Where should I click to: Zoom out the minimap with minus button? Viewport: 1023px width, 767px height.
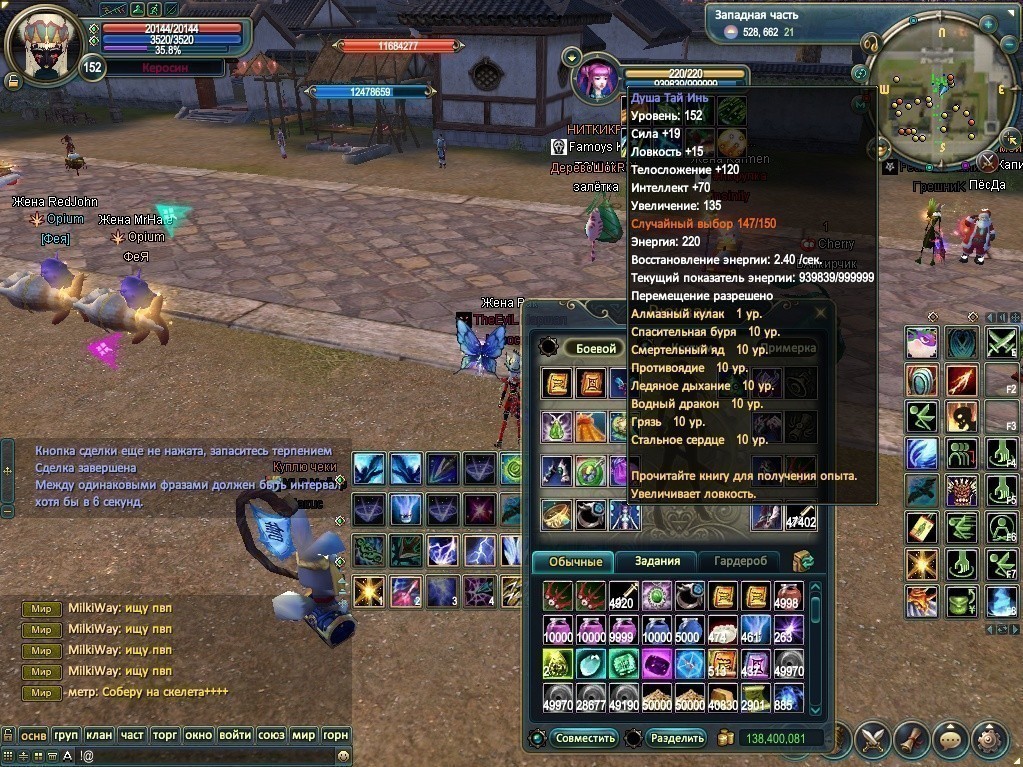1009,44
